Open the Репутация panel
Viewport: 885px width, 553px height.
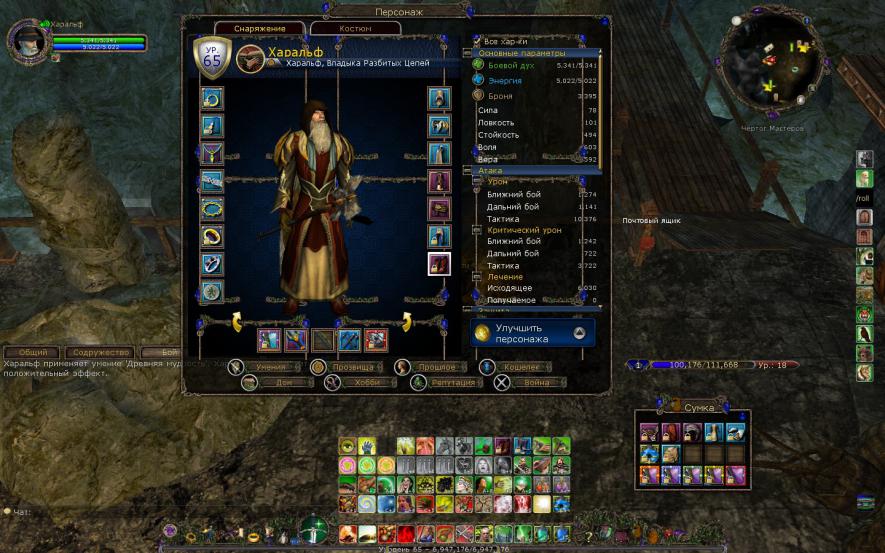[460, 382]
